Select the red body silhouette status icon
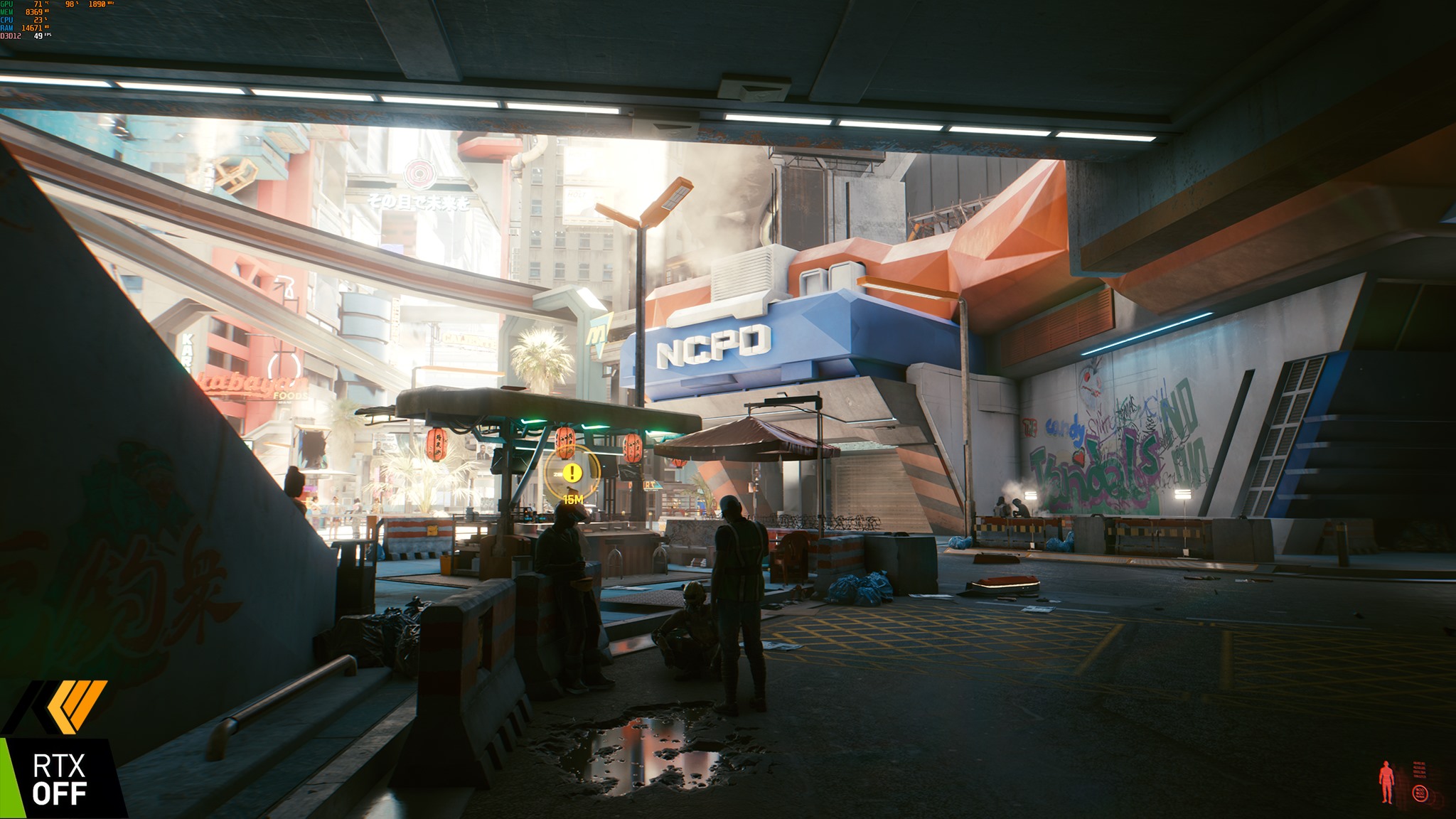 pyautogui.click(x=1386, y=781)
